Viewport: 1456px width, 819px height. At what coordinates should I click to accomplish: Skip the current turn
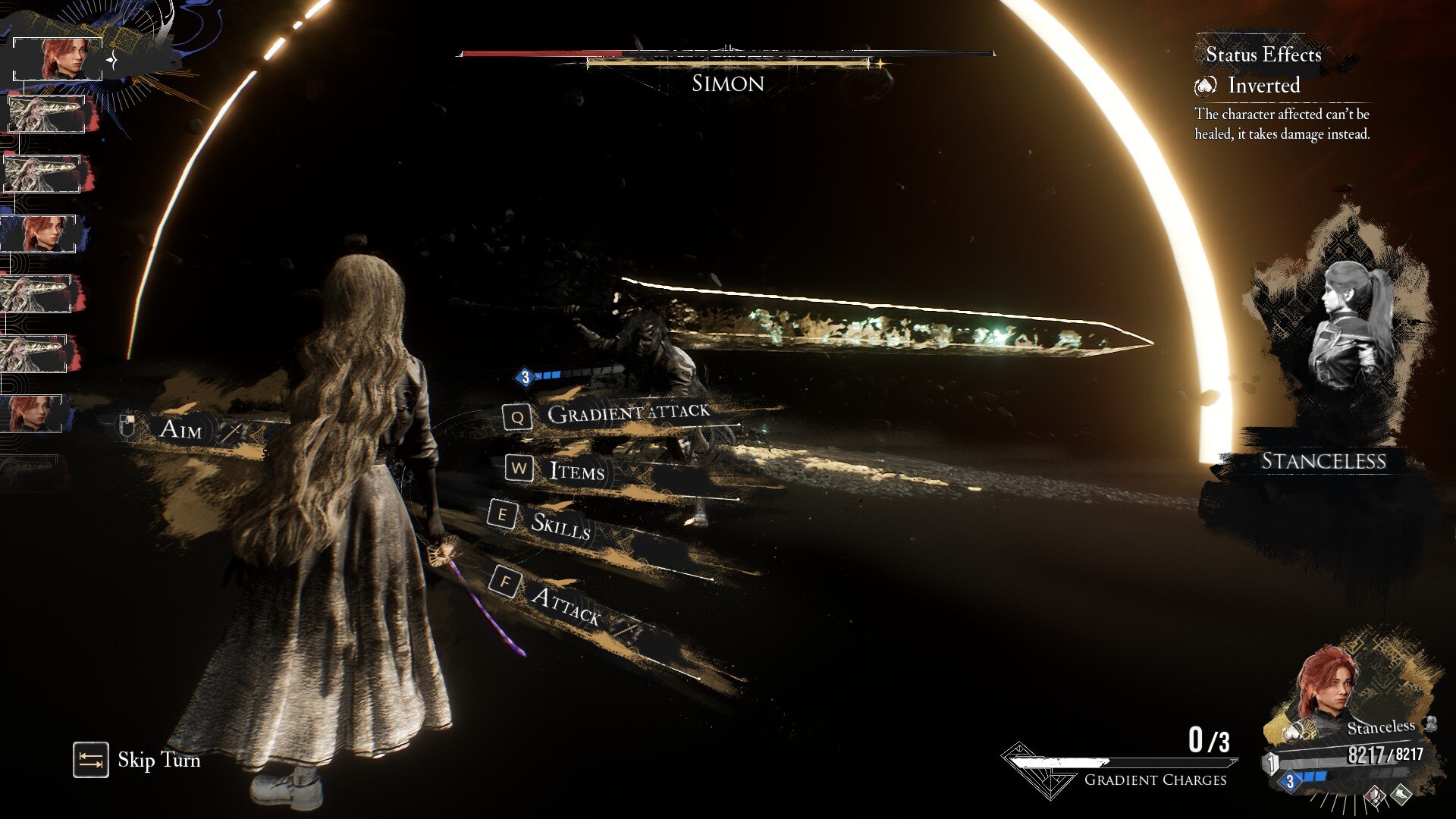138,760
